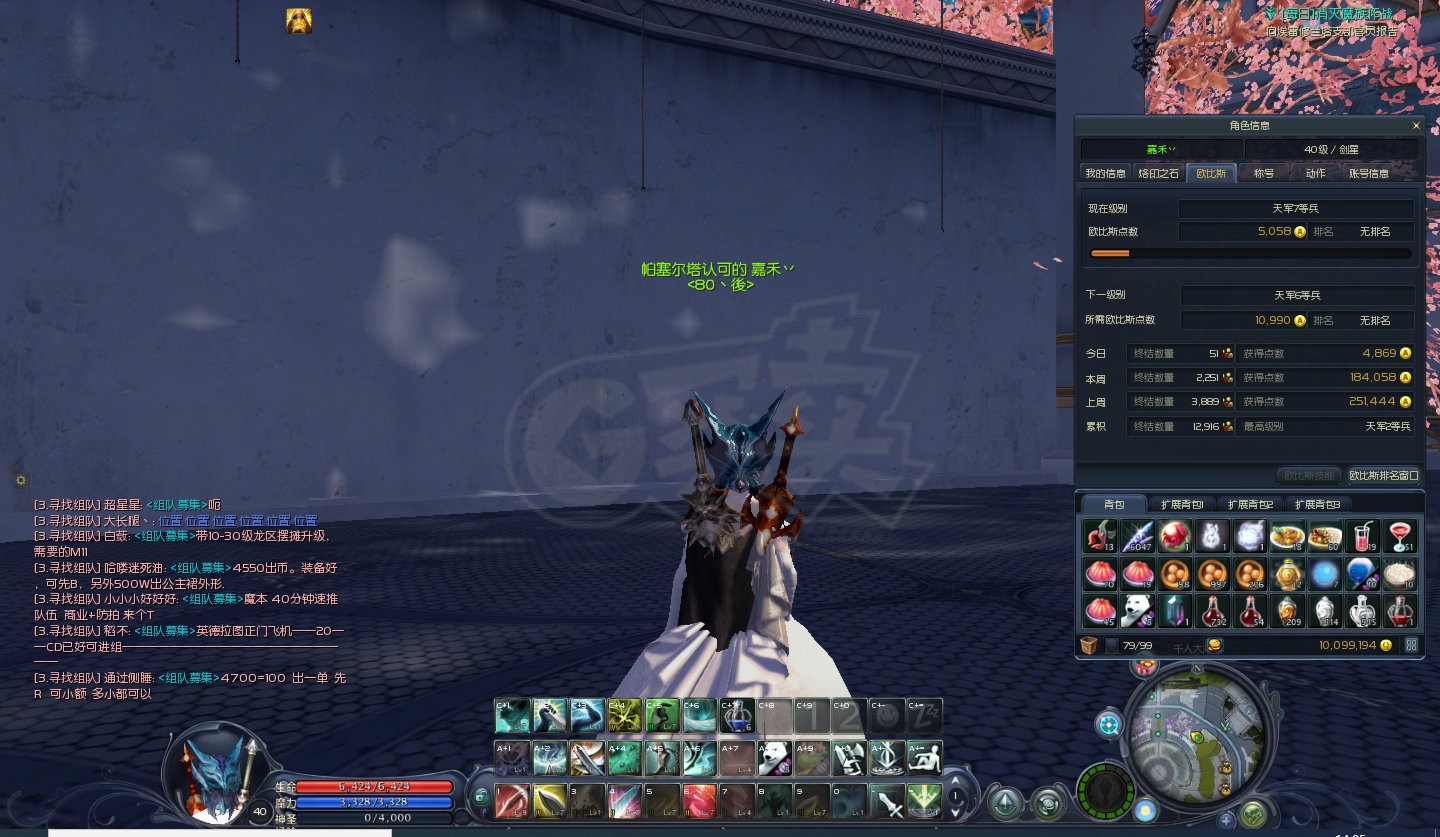Activate the red slash skill in slot 1
Screen dimensions: 1440x837
(513, 801)
